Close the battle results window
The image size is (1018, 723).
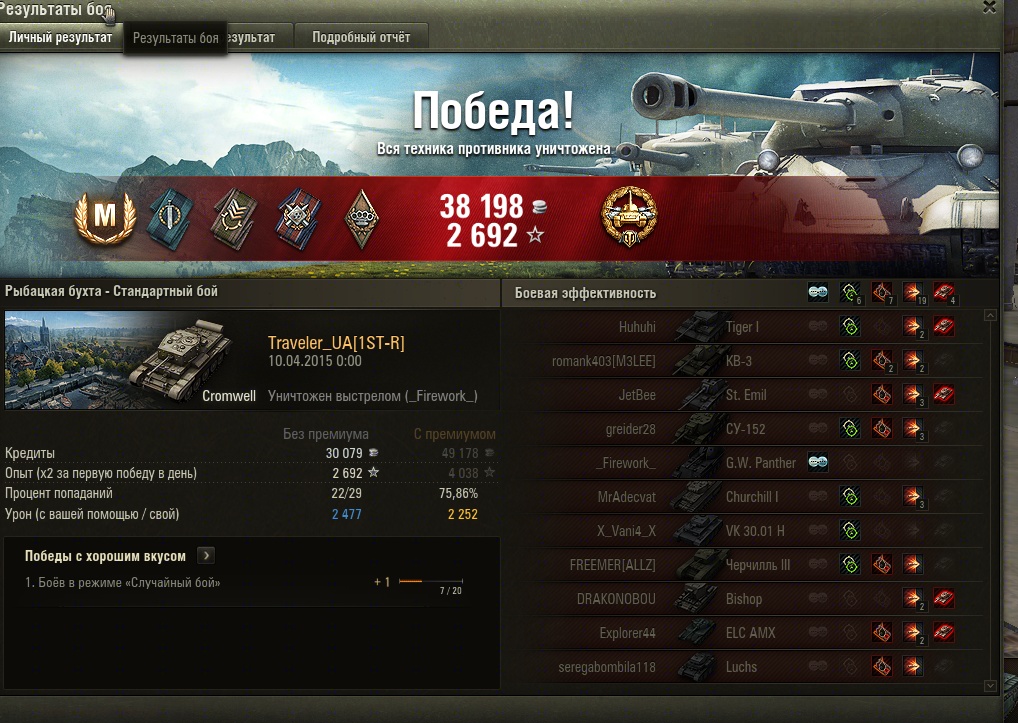point(989,8)
